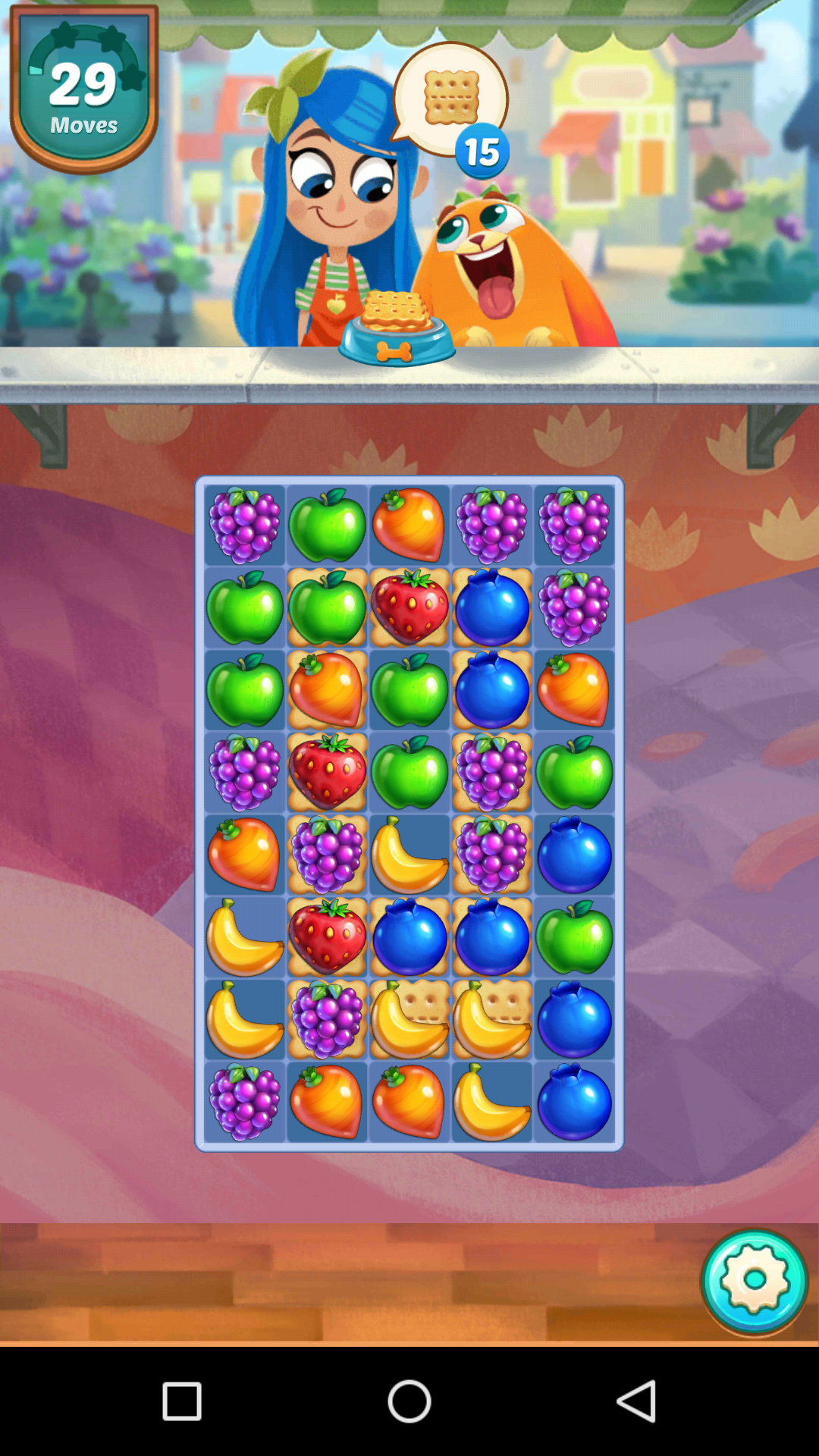
Task: Open the settings gear button
Action: click(754, 1281)
